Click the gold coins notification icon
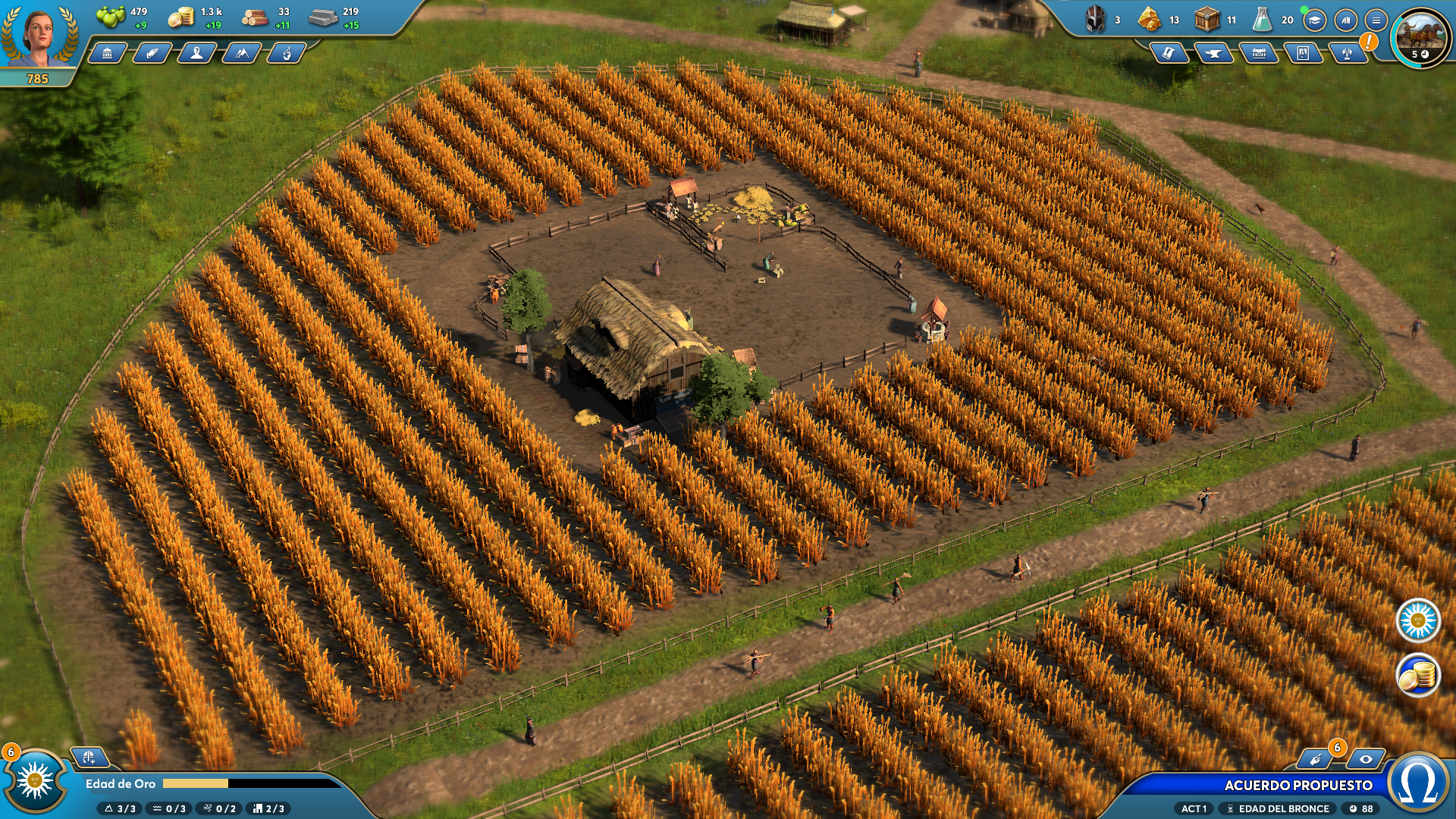 tap(1418, 674)
